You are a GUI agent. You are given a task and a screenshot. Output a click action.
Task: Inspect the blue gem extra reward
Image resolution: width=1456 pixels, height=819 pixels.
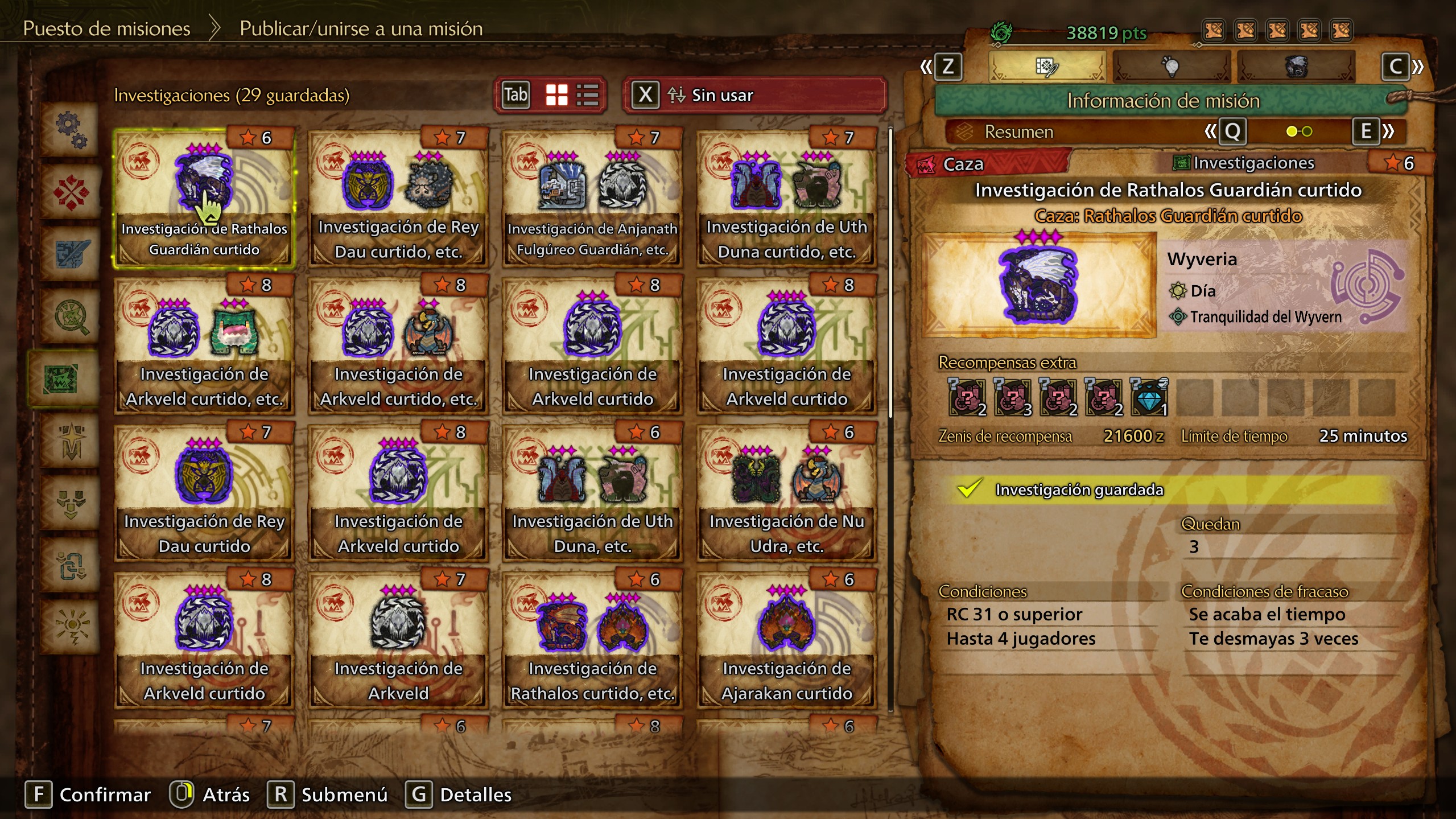click(x=1149, y=397)
